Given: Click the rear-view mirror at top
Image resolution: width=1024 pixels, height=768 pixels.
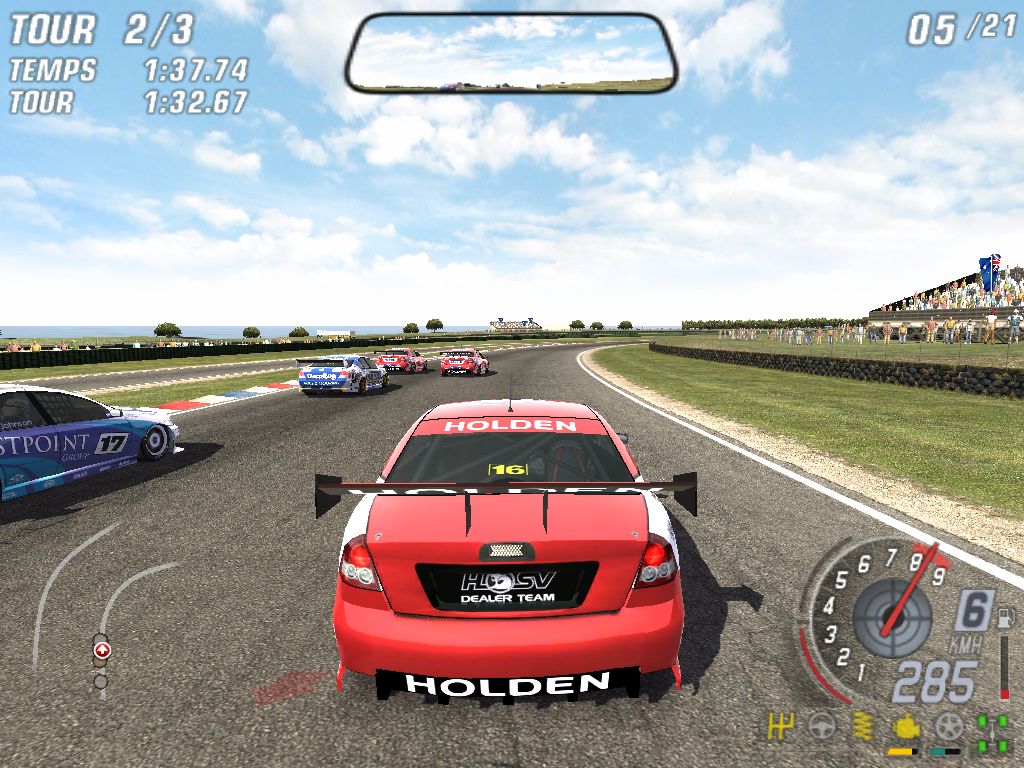Looking at the screenshot, I should point(511,54).
